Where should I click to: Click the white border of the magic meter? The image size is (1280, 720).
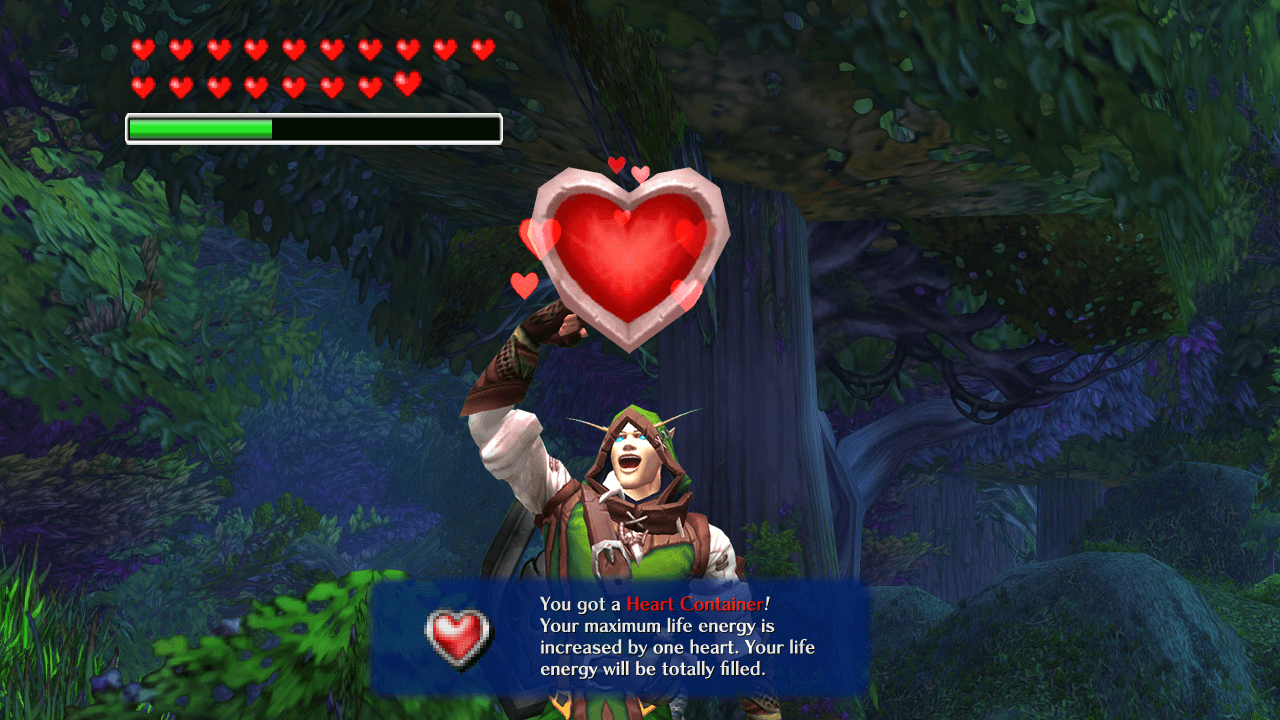(x=128, y=127)
